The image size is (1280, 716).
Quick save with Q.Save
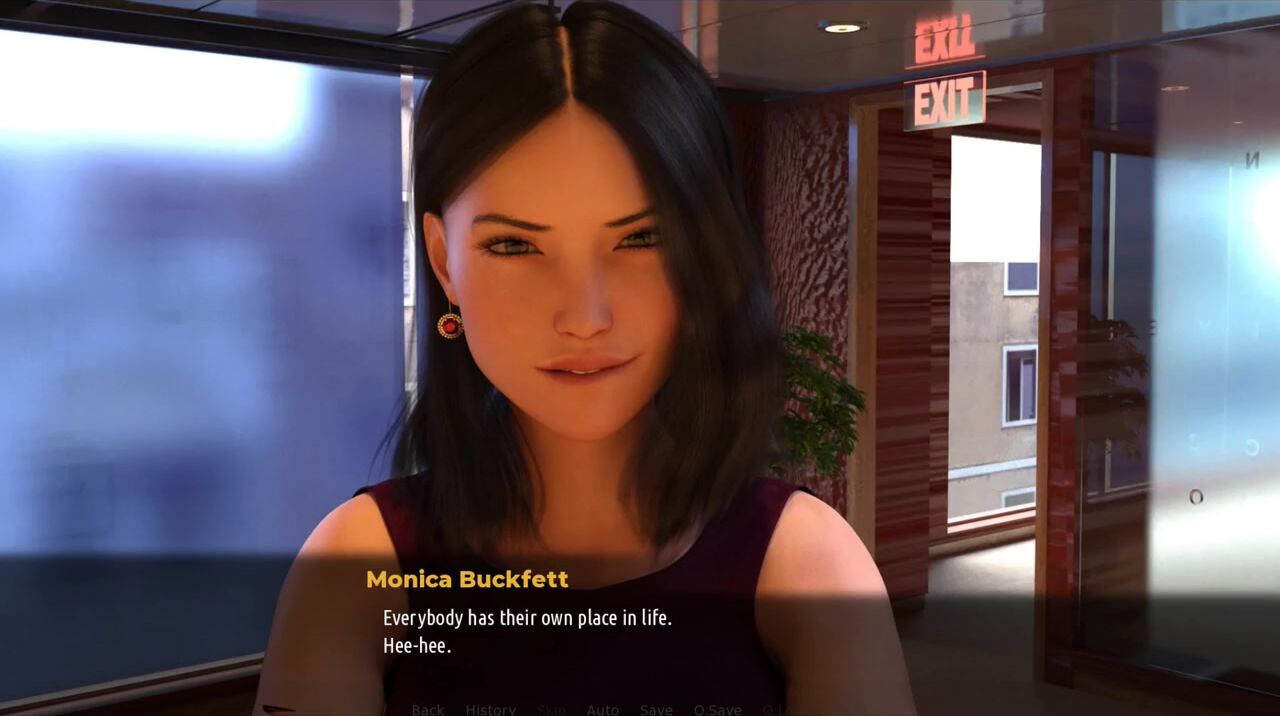click(717, 709)
